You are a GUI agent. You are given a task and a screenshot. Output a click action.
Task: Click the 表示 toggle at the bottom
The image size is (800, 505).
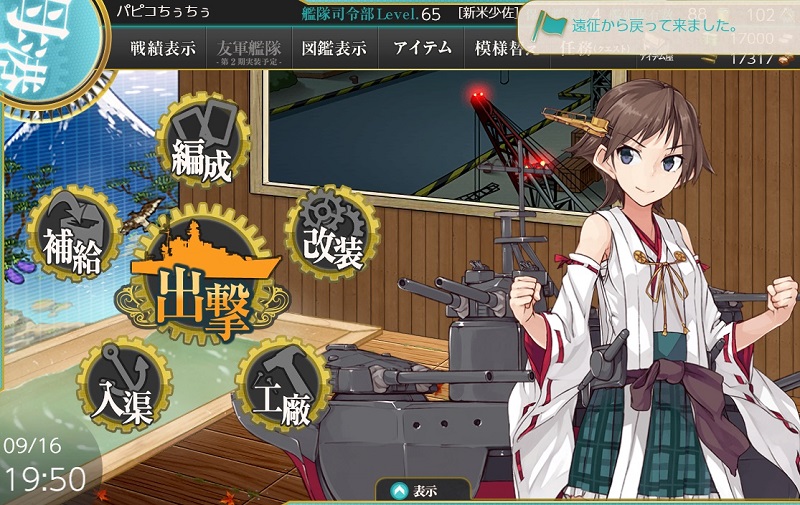click(423, 491)
